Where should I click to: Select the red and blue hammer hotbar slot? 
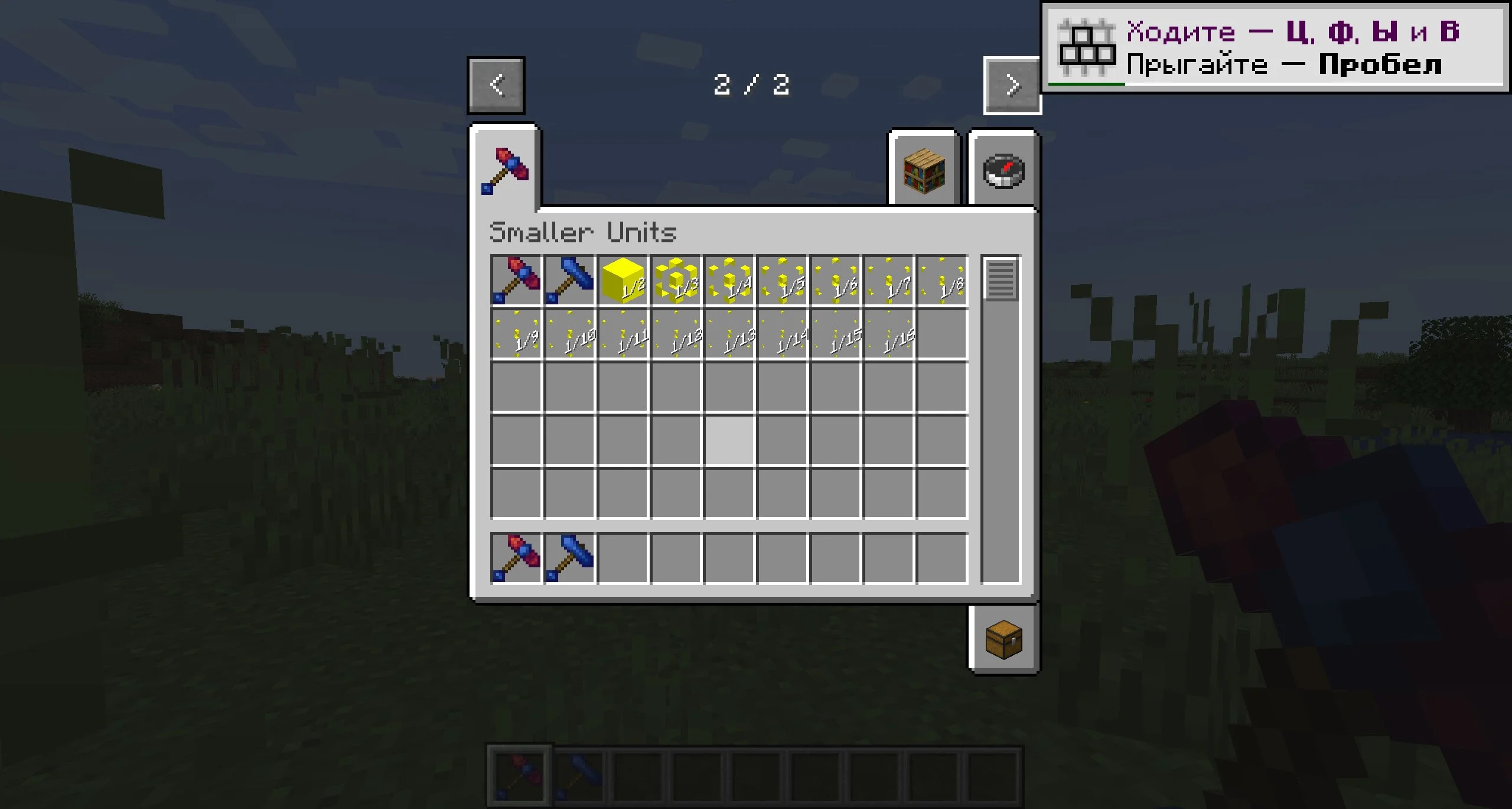click(x=516, y=558)
